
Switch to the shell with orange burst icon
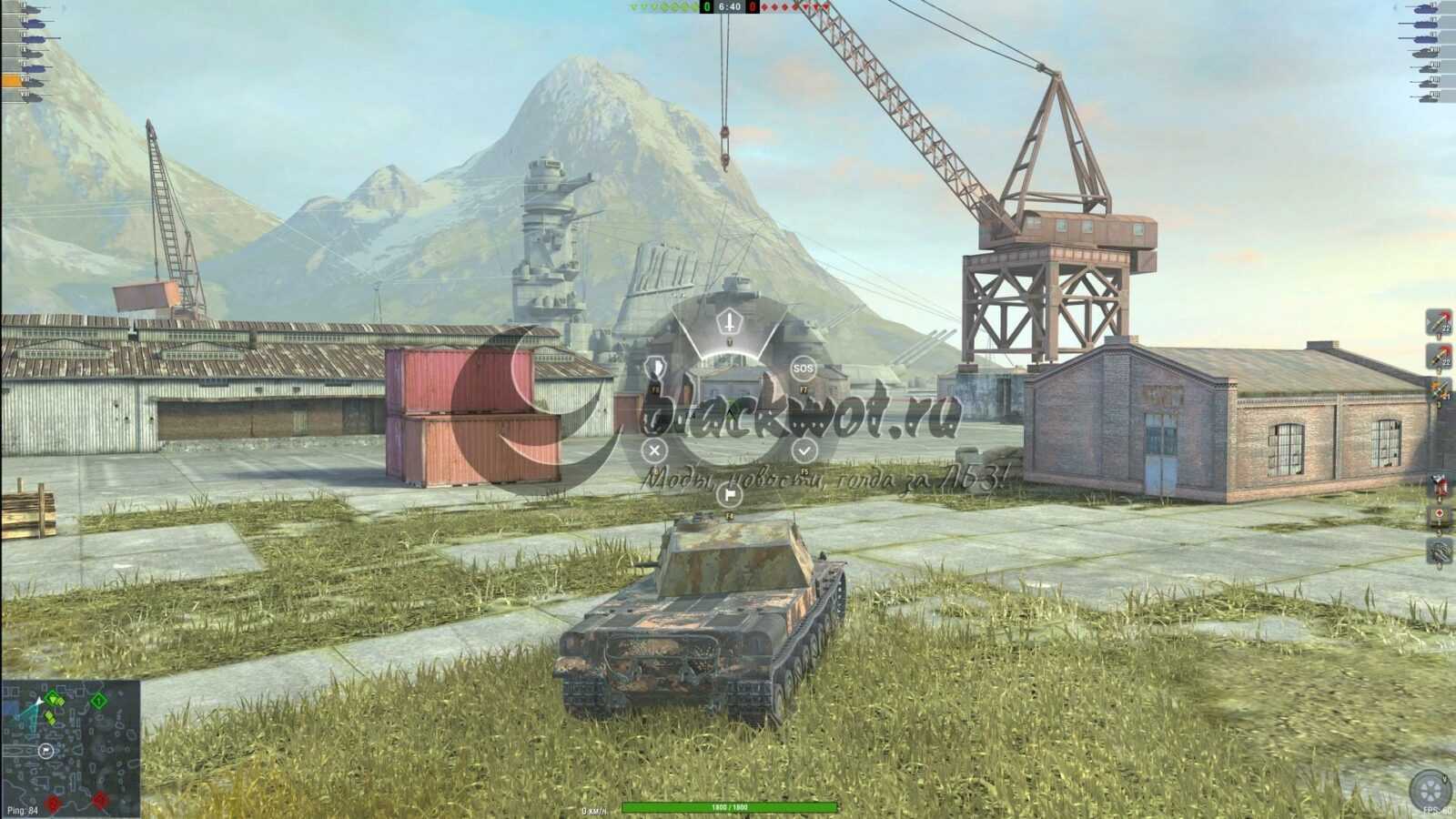click(1439, 391)
